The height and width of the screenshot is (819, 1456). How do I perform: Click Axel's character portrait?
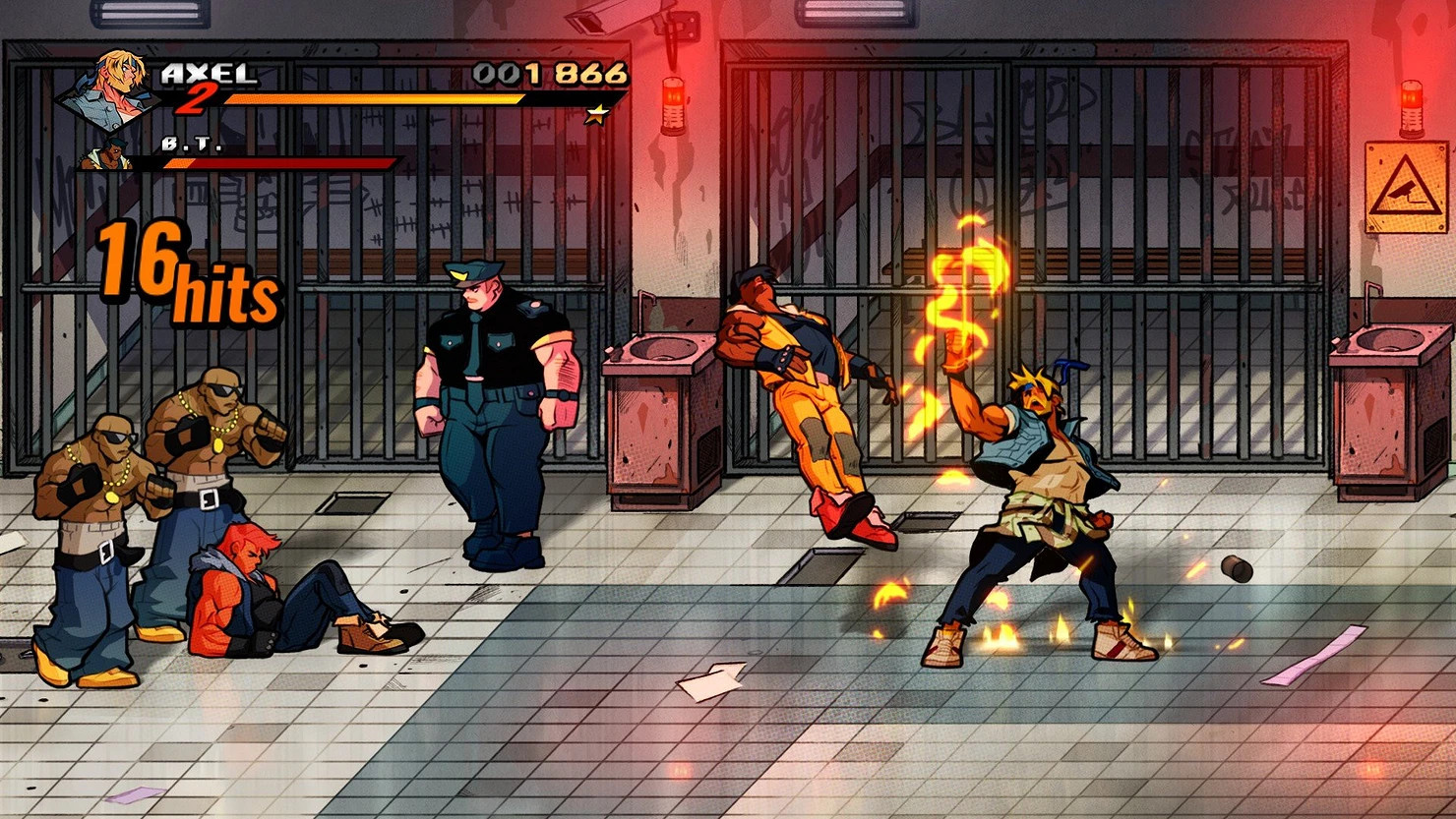pyautogui.click(x=109, y=89)
